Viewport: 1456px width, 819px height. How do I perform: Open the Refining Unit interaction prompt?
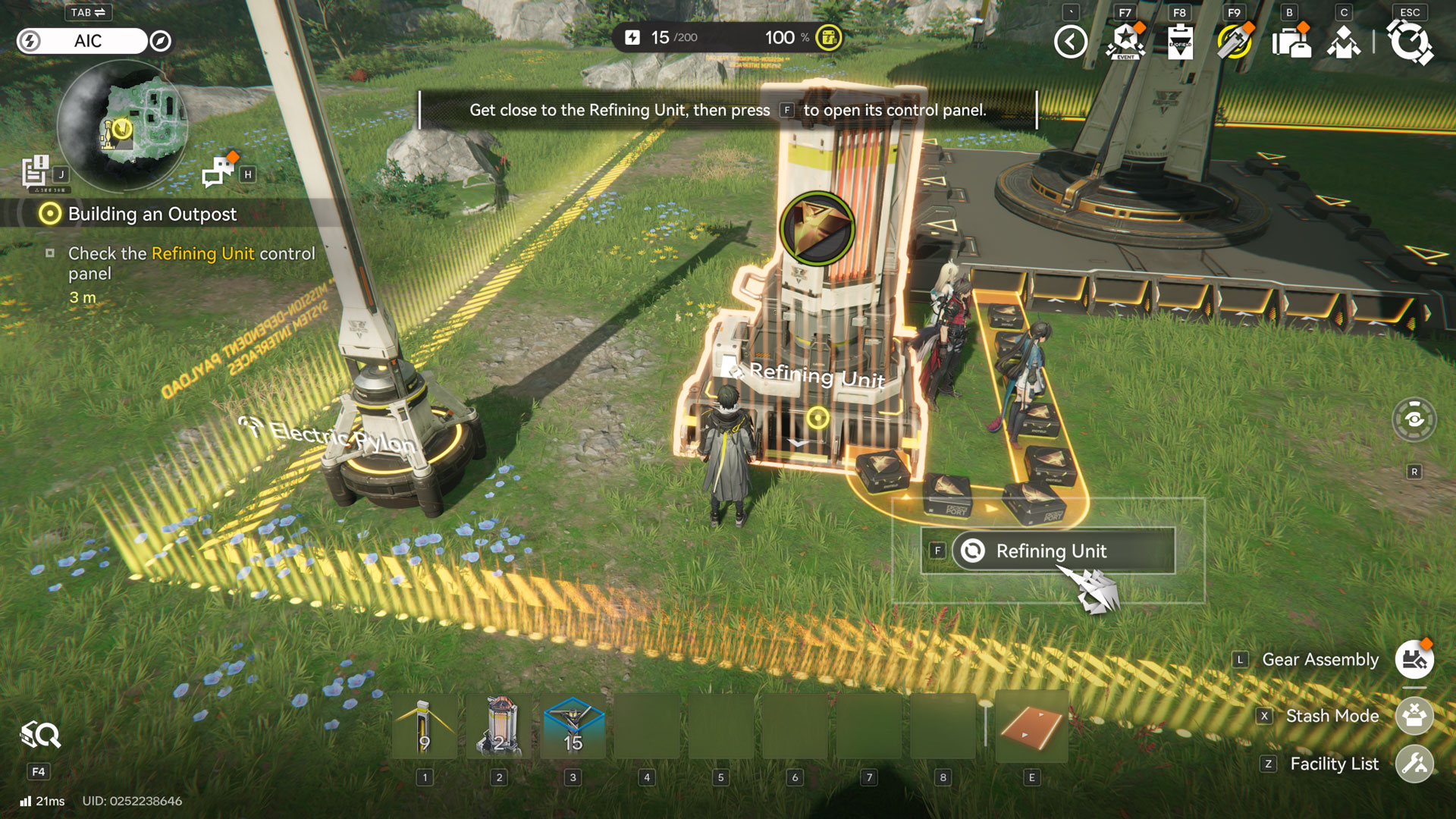pos(1050,551)
